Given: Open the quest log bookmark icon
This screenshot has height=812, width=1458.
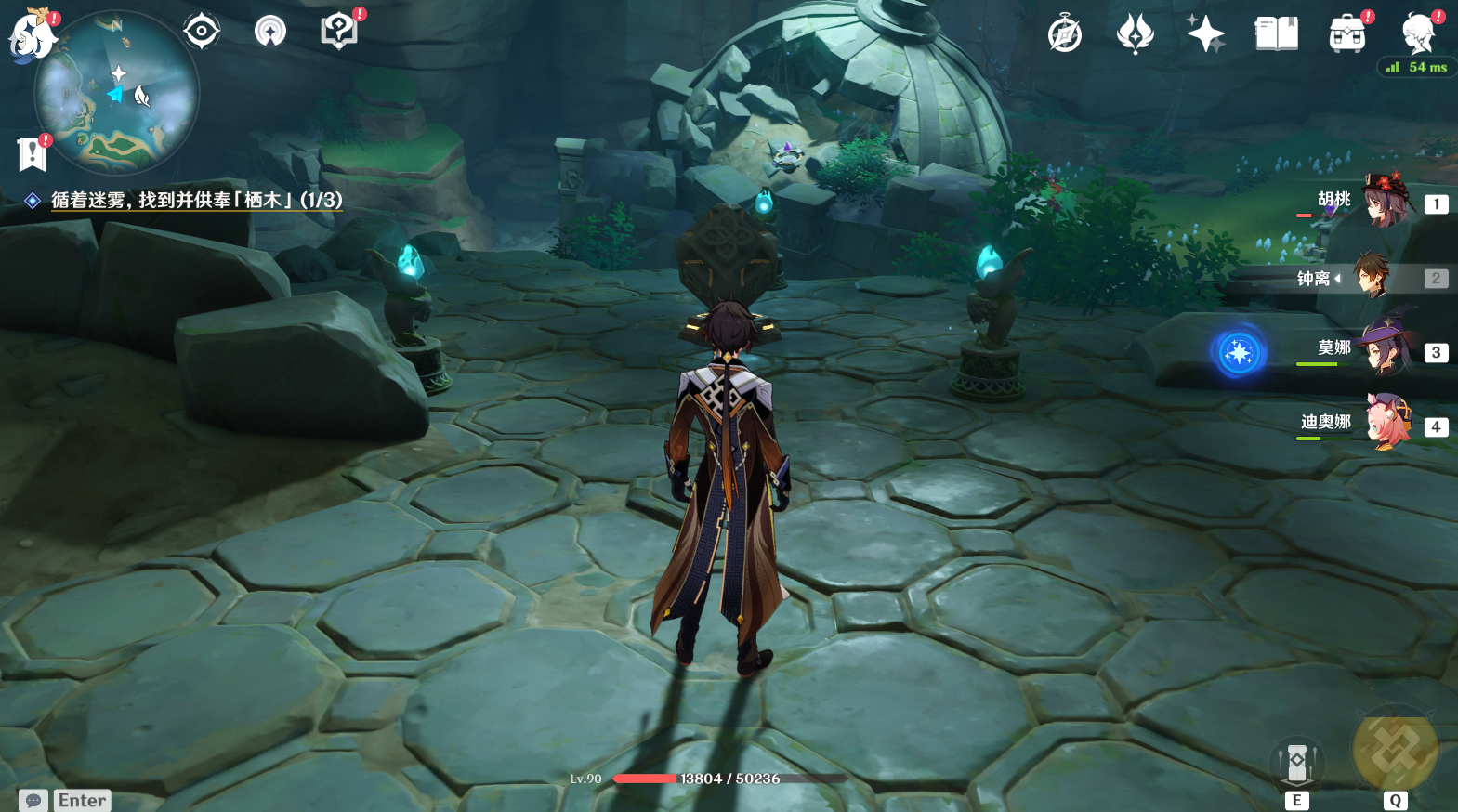Looking at the screenshot, I should (33, 154).
